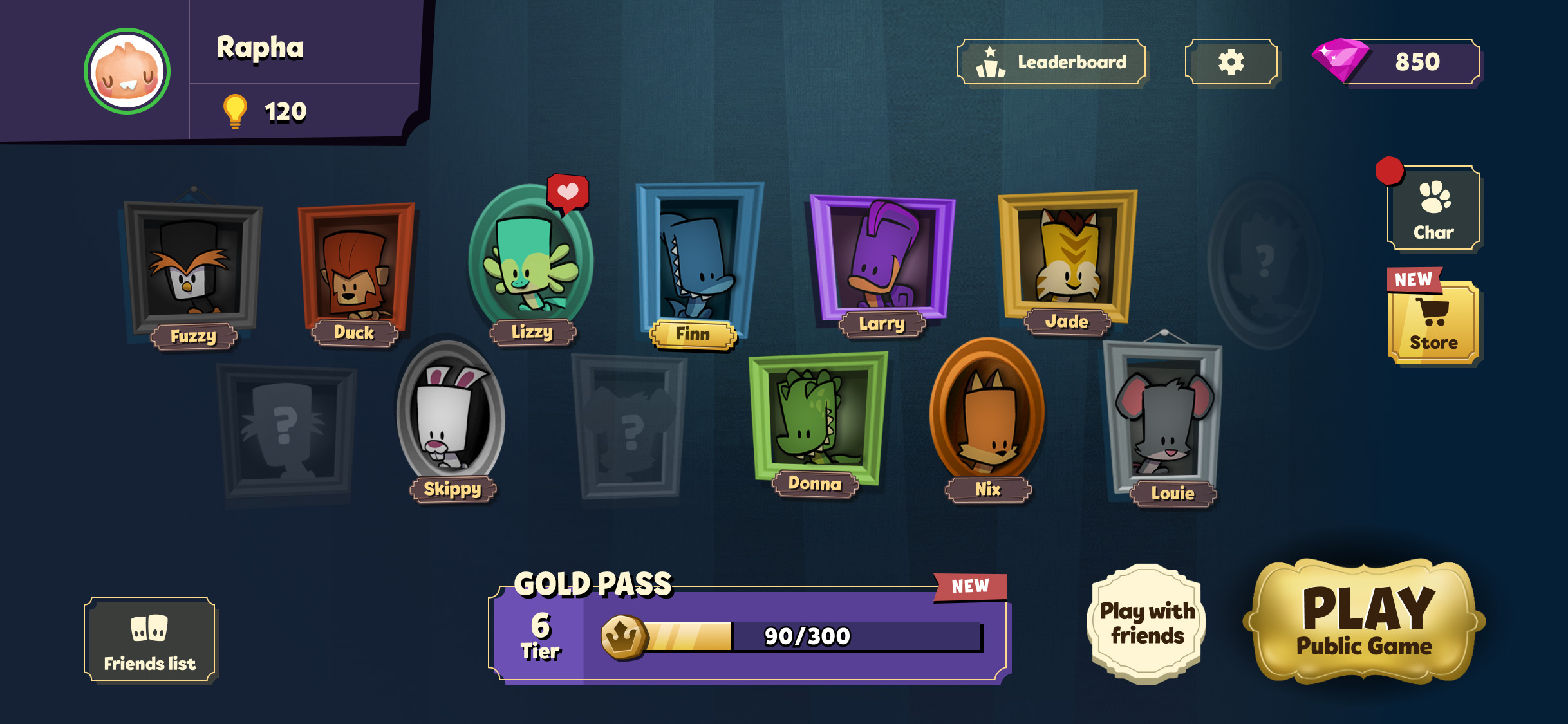The image size is (1568, 724).
Task: Select Fuzzy the penguin portrait
Action: 192,268
